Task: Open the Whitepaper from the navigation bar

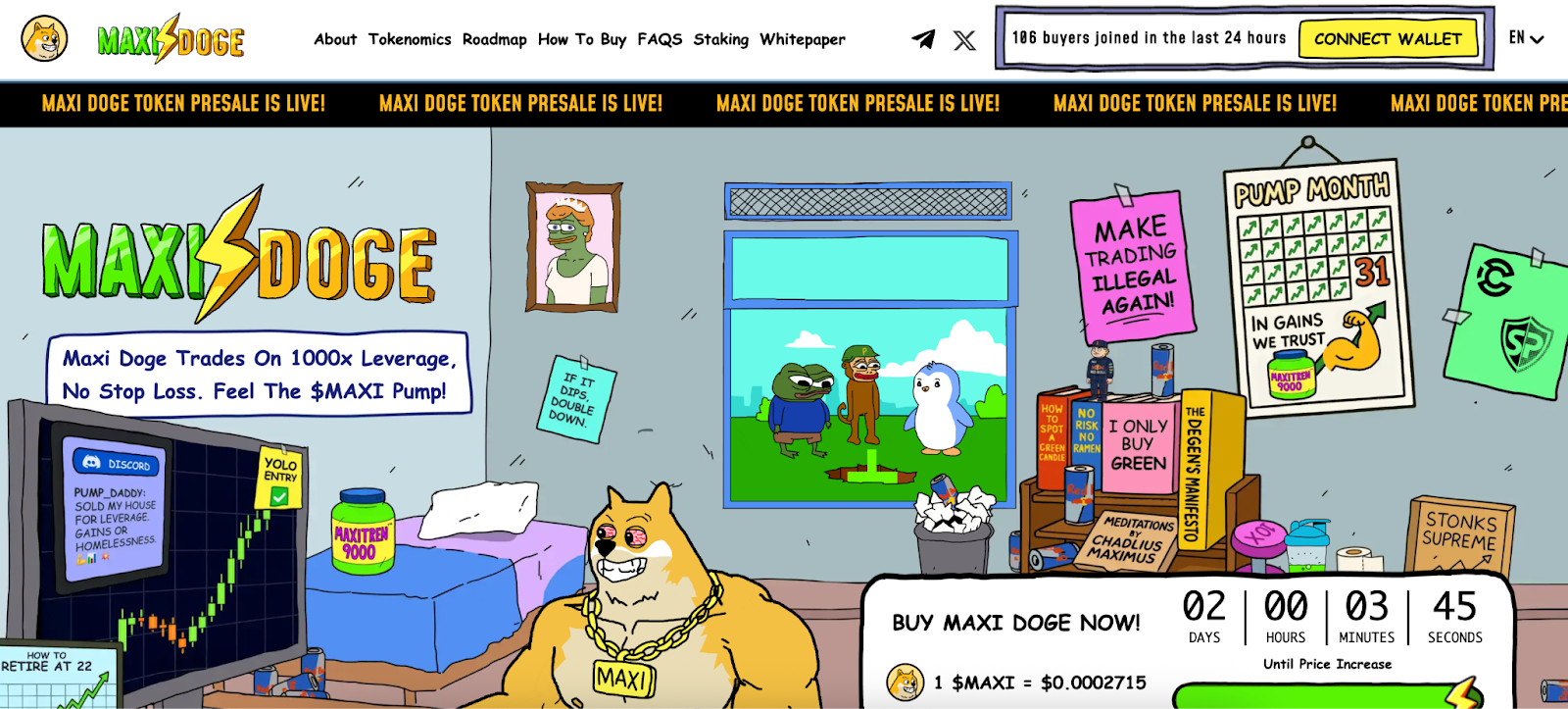Action: 803,39
